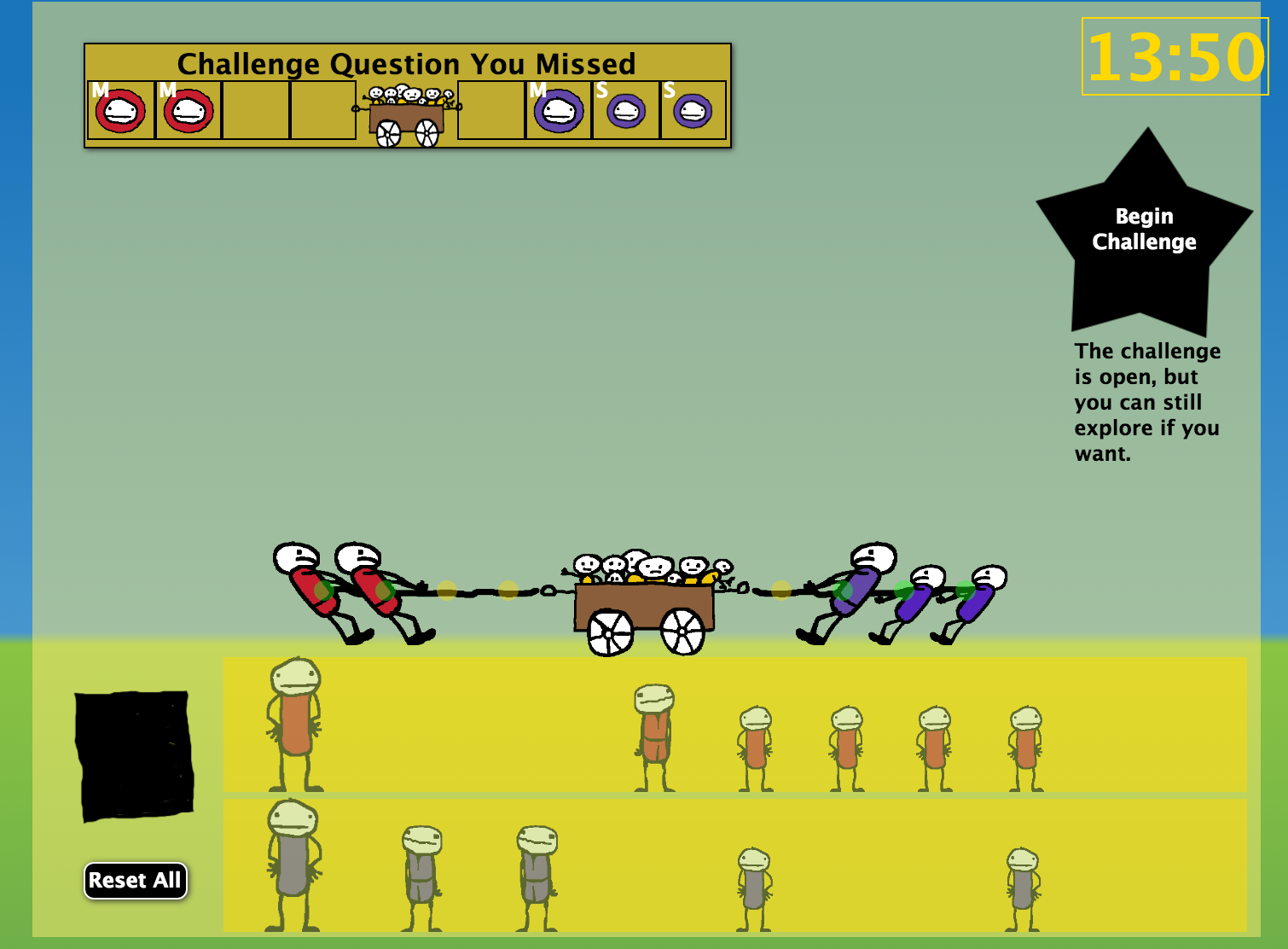Select the medium orange puller
This screenshot has width=1288, height=949.
(x=654, y=736)
